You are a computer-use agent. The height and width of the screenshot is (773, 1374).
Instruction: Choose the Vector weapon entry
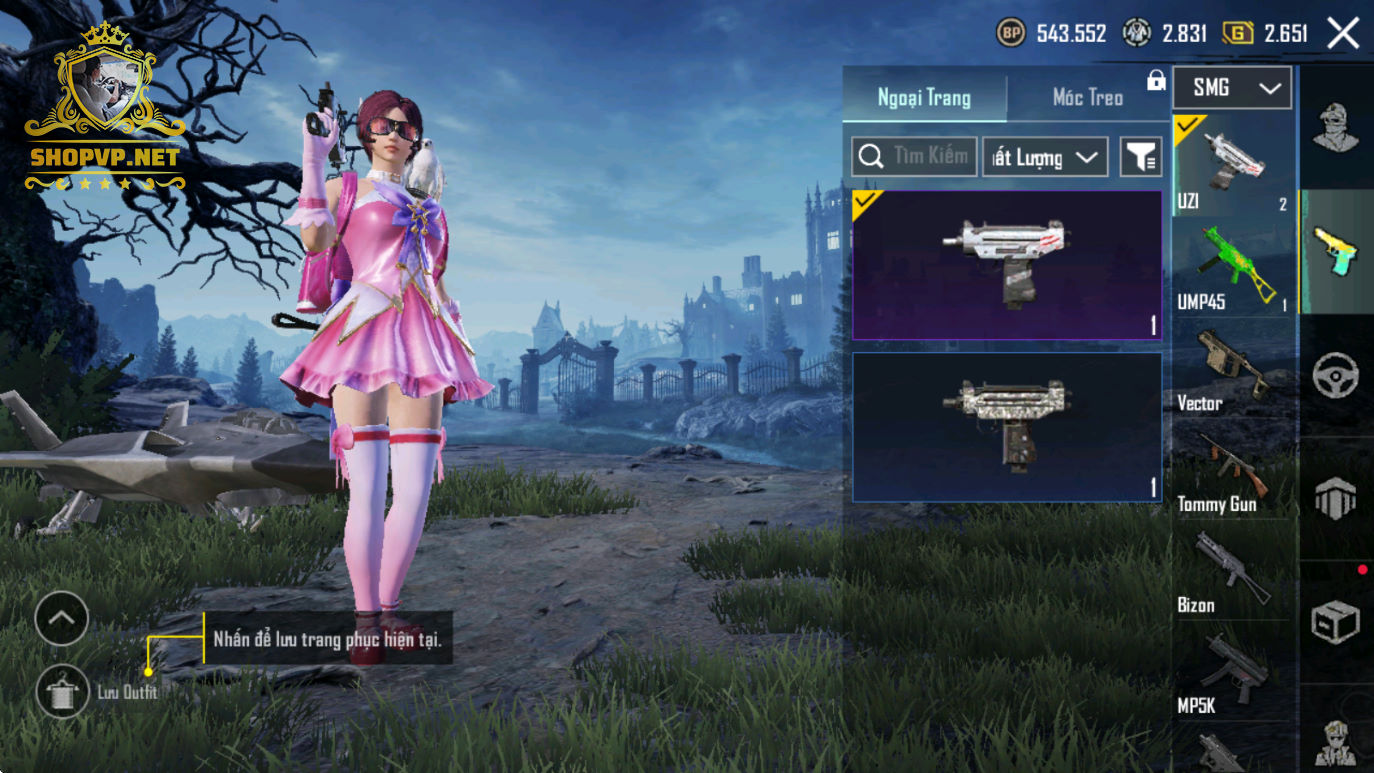(1234, 368)
